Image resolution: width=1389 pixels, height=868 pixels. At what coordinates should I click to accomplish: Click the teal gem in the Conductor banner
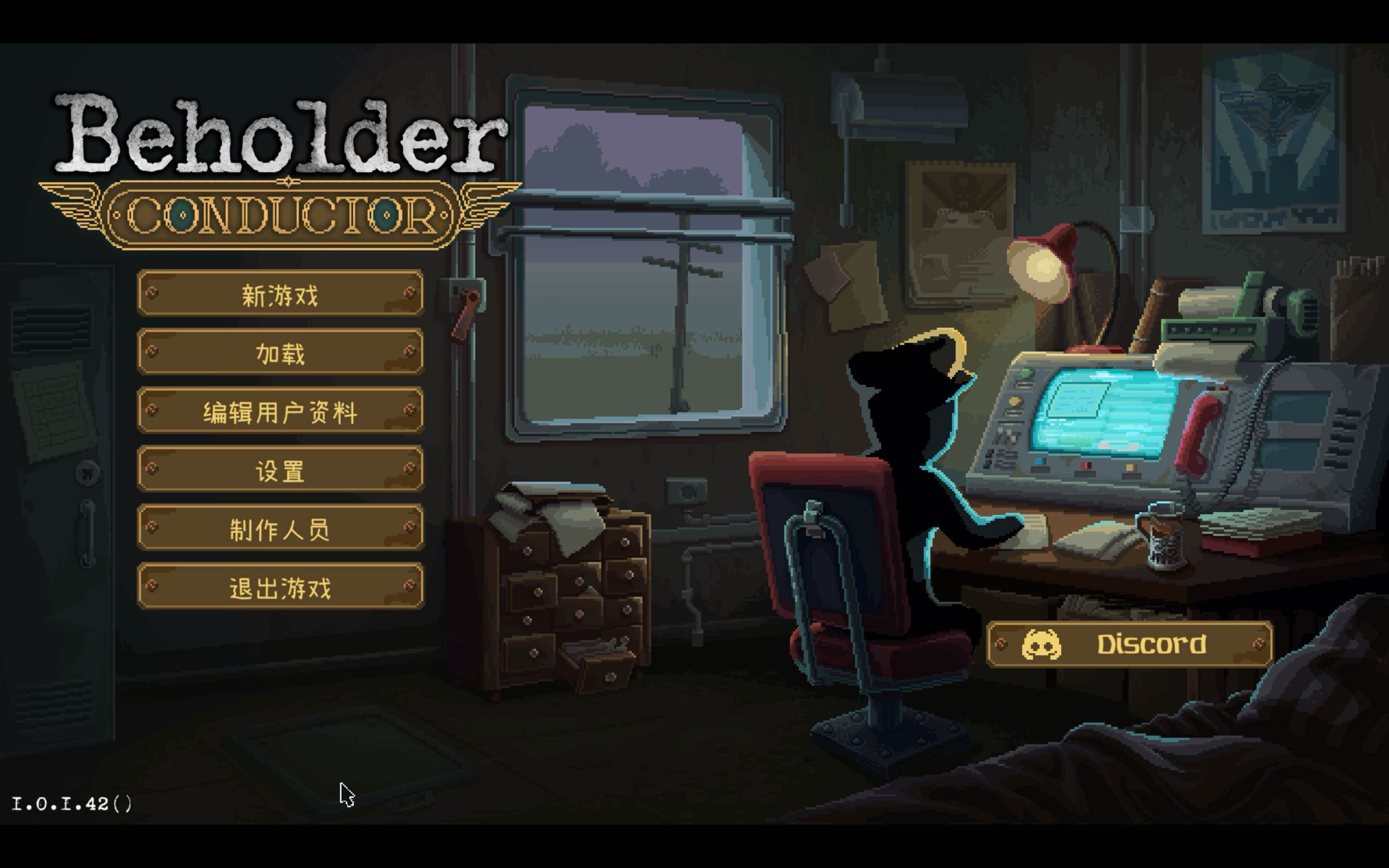click(x=182, y=217)
